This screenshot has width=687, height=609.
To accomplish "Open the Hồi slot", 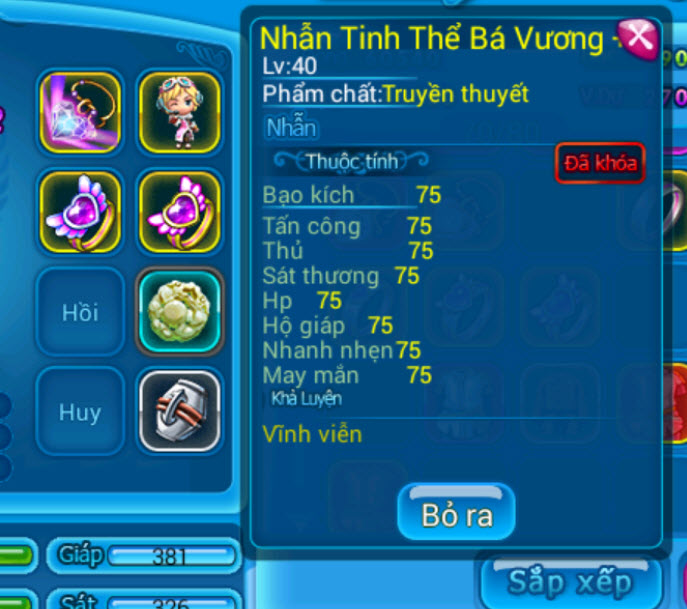I will [80, 311].
